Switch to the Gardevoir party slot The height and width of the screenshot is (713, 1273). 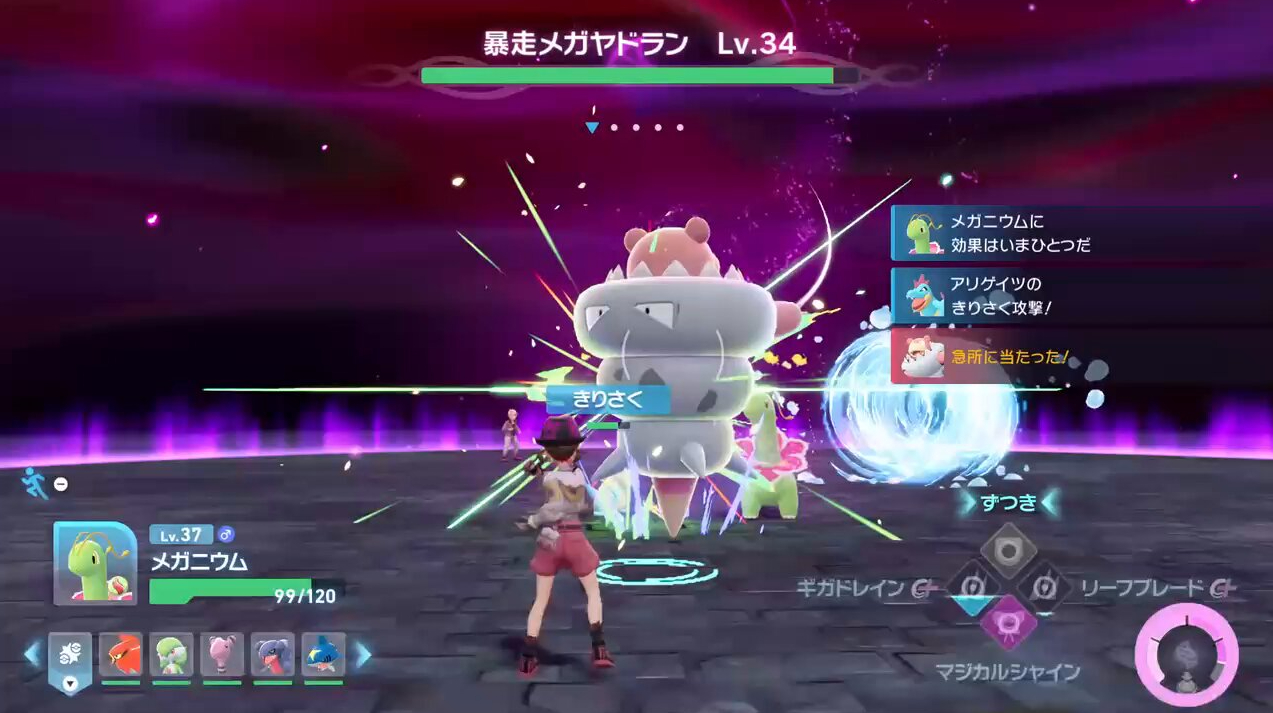click(171, 656)
